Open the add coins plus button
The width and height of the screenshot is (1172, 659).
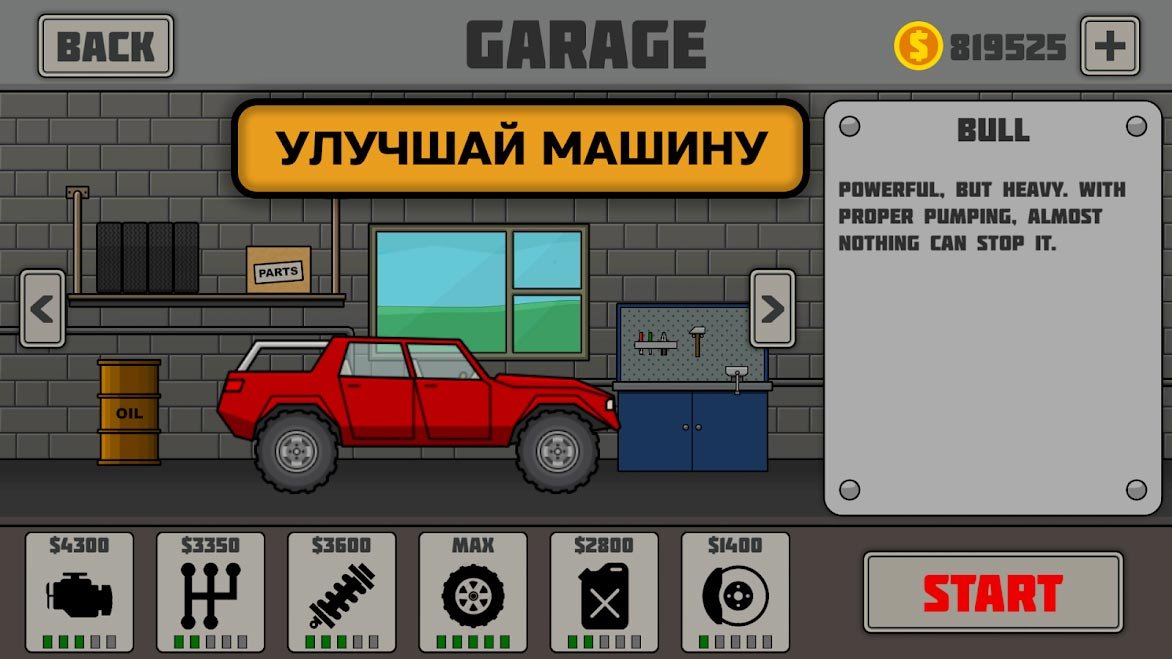pos(1109,46)
